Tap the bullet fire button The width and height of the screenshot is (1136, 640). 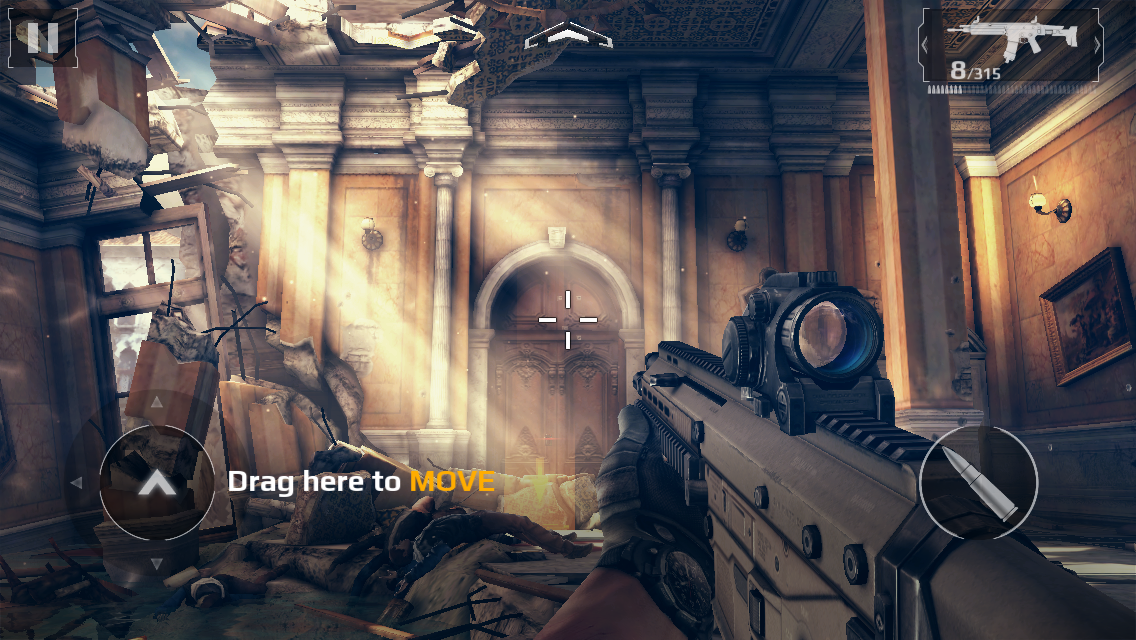click(978, 484)
